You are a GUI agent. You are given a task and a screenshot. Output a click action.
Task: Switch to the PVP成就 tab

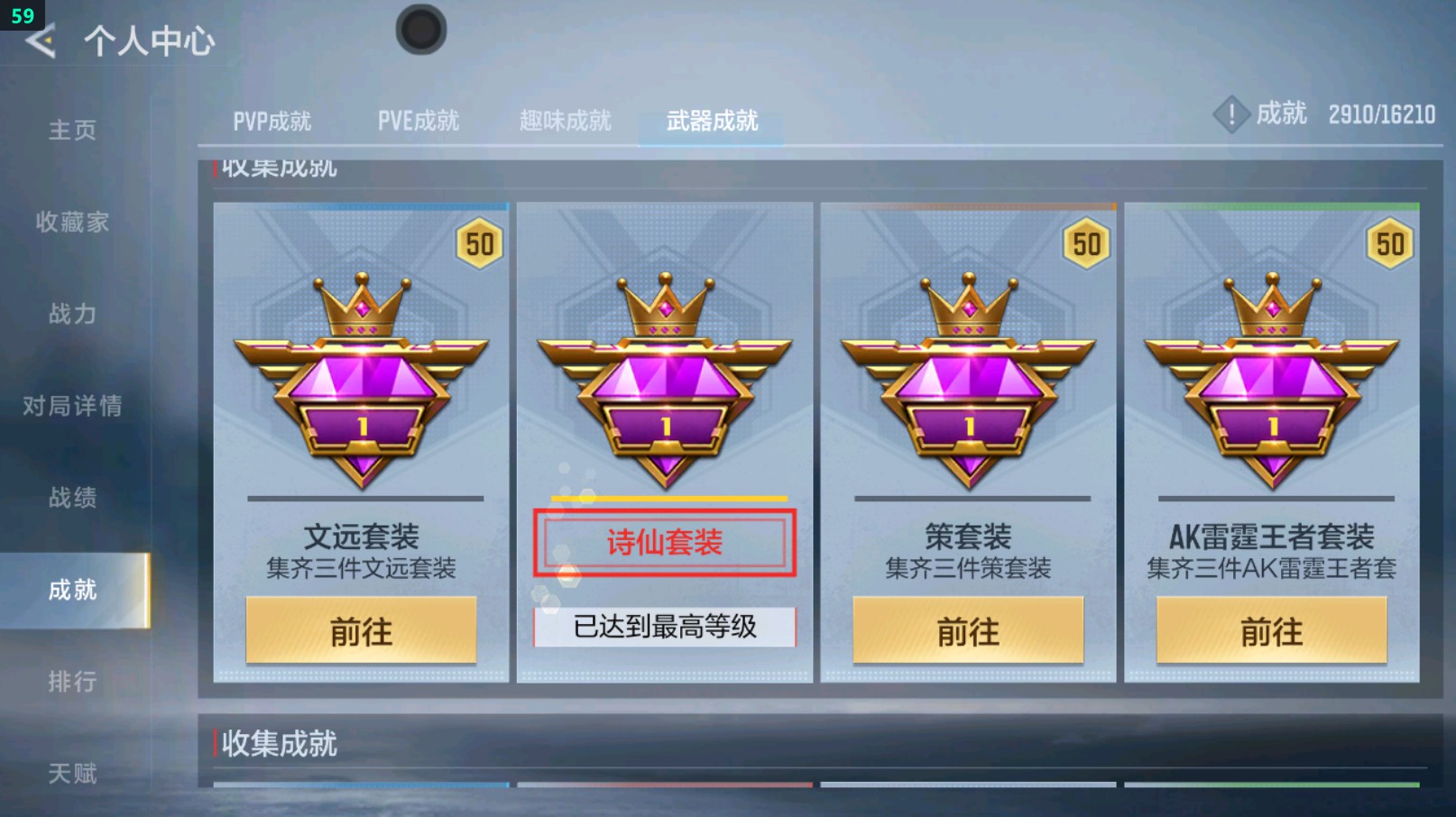click(272, 118)
